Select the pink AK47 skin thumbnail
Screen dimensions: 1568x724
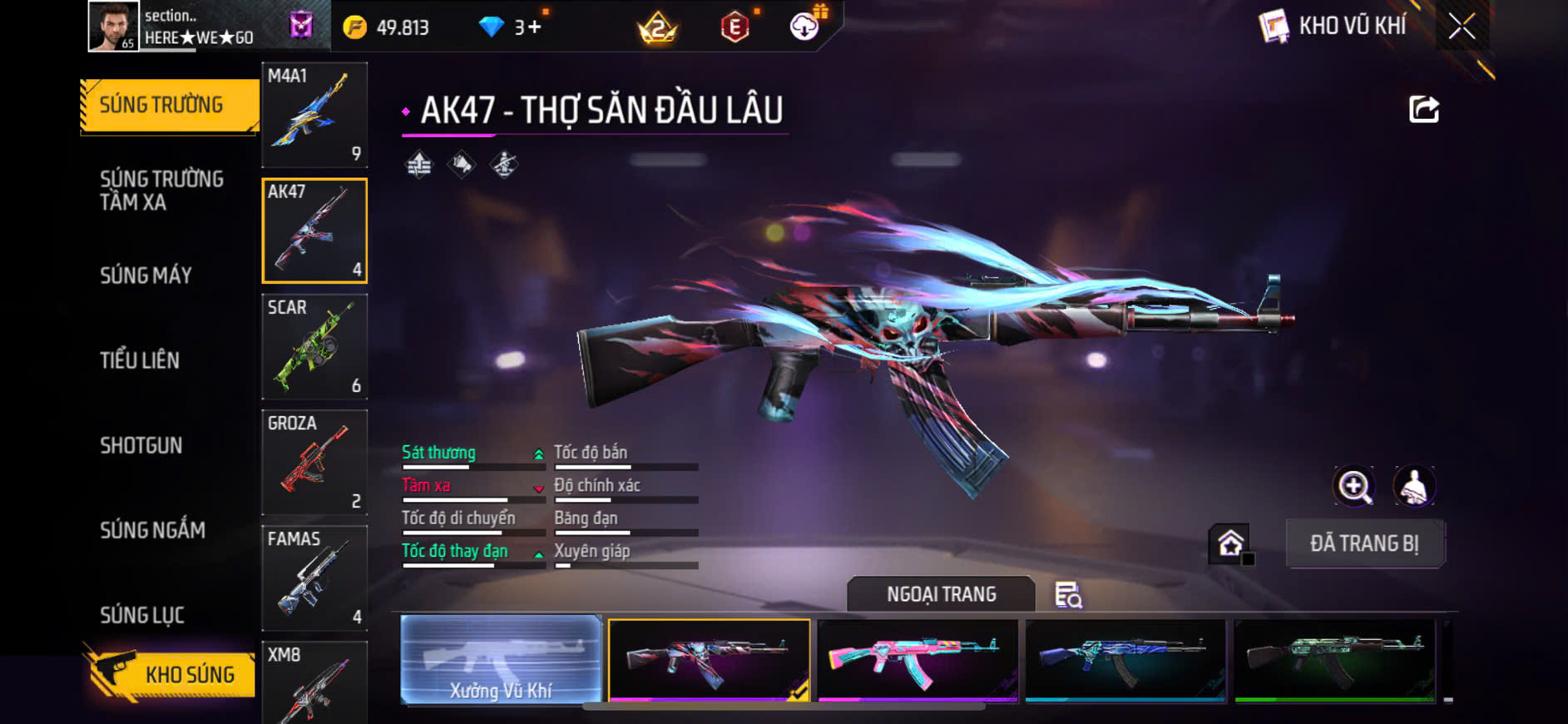(918, 659)
